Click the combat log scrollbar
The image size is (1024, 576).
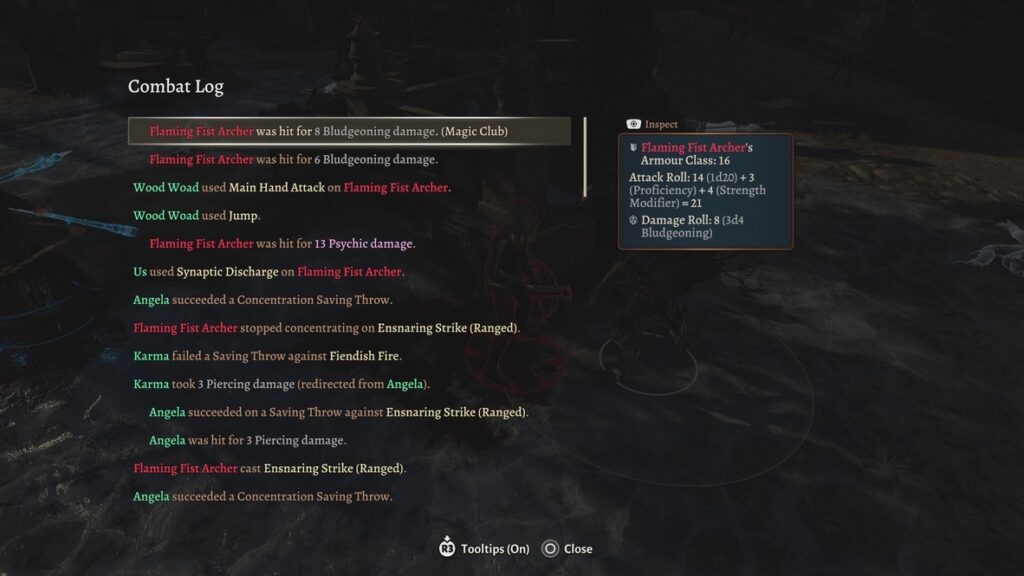click(585, 158)
